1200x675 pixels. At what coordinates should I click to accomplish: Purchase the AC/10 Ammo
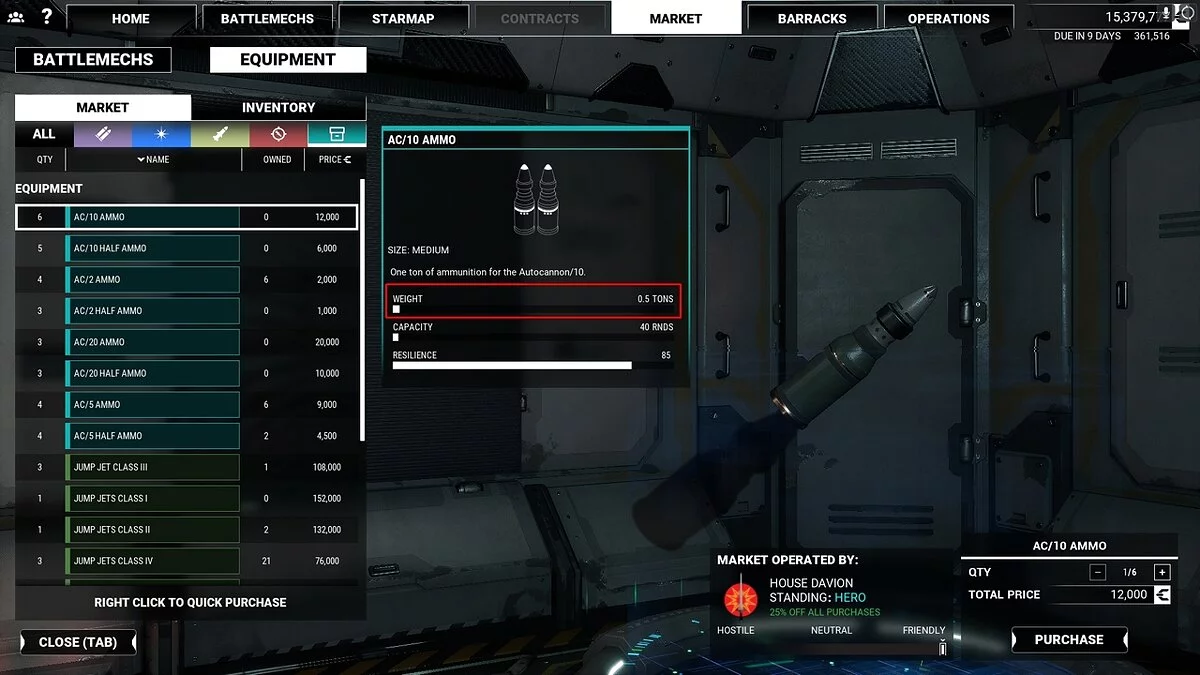click(1069, 640)
